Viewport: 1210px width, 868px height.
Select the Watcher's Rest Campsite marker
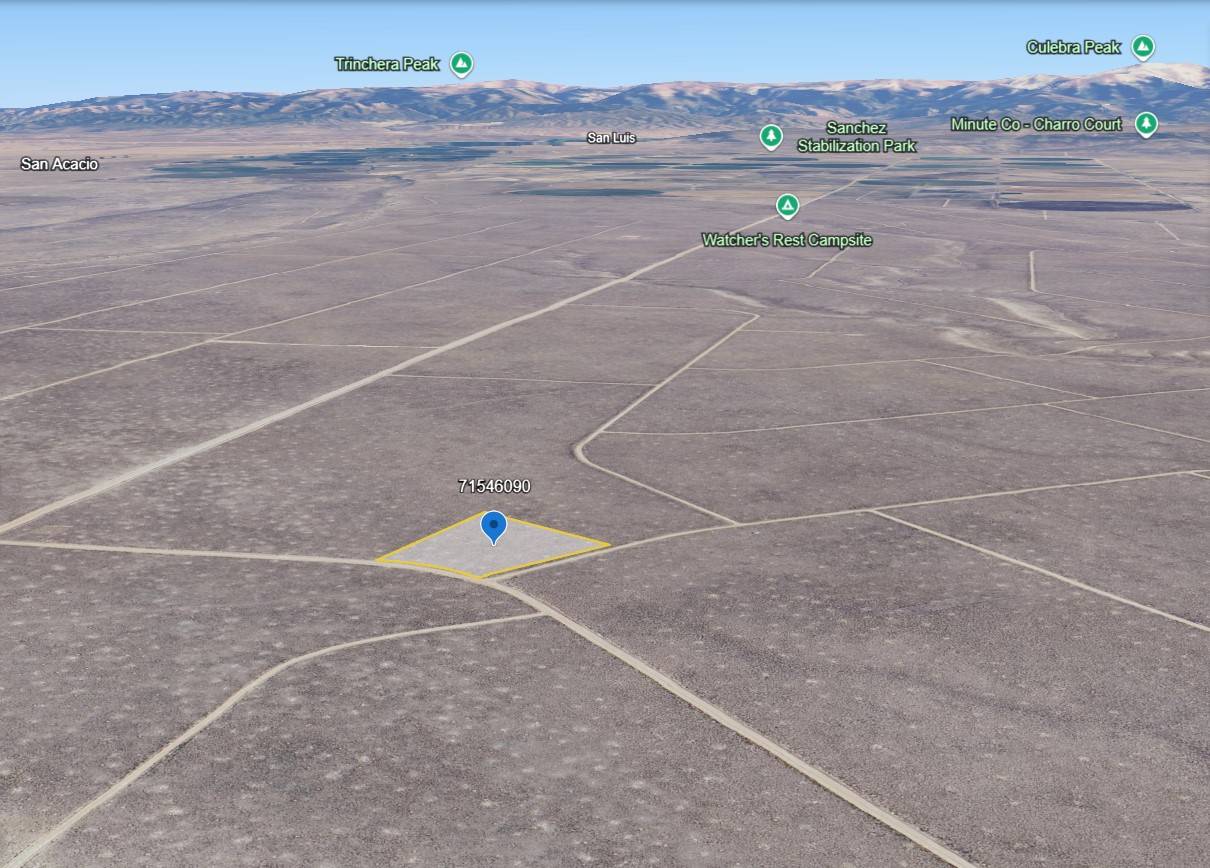[788, 206]
